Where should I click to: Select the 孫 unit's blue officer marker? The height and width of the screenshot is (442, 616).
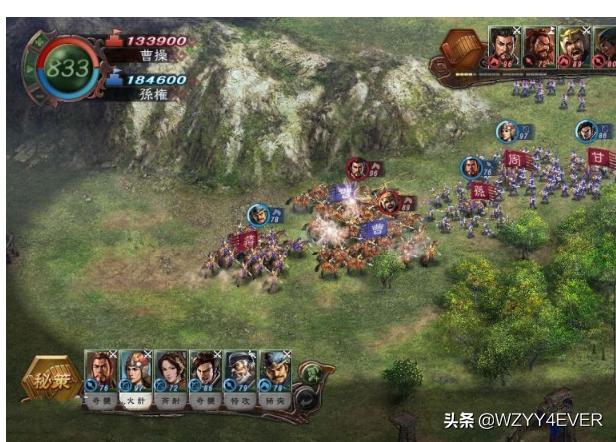[x=472, y=167]
